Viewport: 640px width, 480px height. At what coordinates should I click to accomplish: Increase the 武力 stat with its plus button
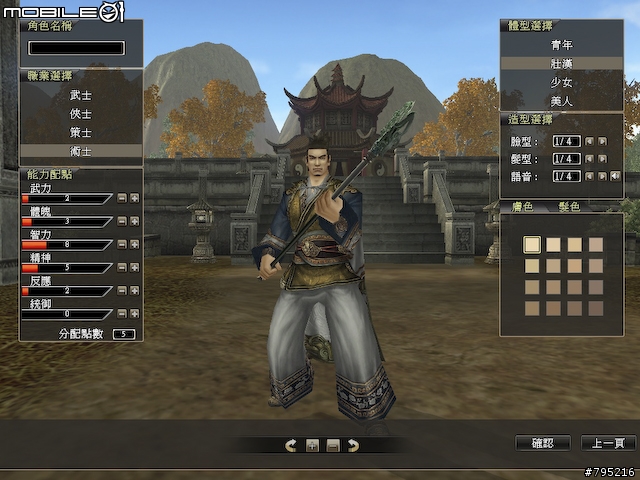pos(134,198)
